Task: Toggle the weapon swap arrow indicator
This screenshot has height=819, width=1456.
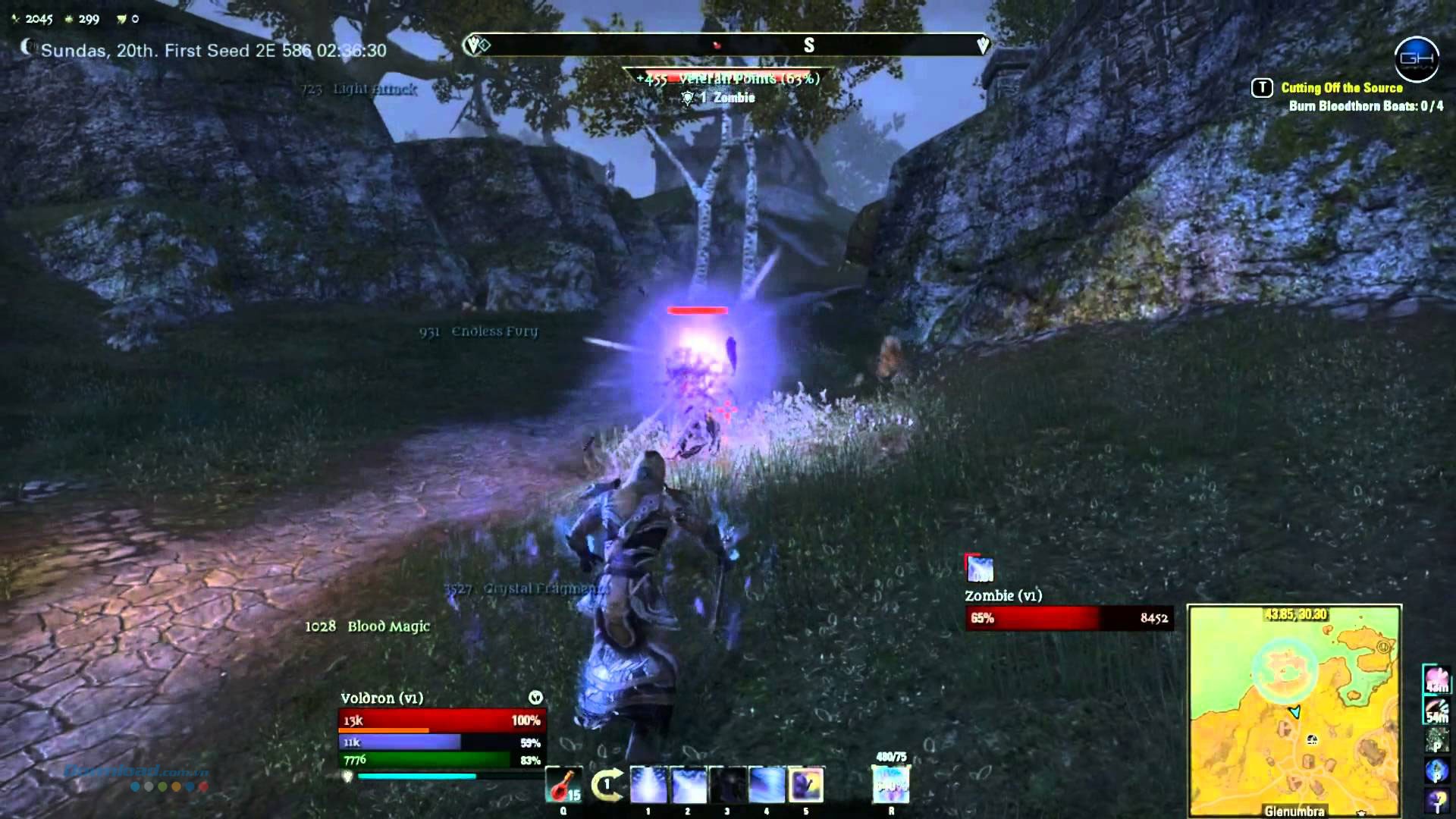Action: pyautogui.click(x=608, y=784)
